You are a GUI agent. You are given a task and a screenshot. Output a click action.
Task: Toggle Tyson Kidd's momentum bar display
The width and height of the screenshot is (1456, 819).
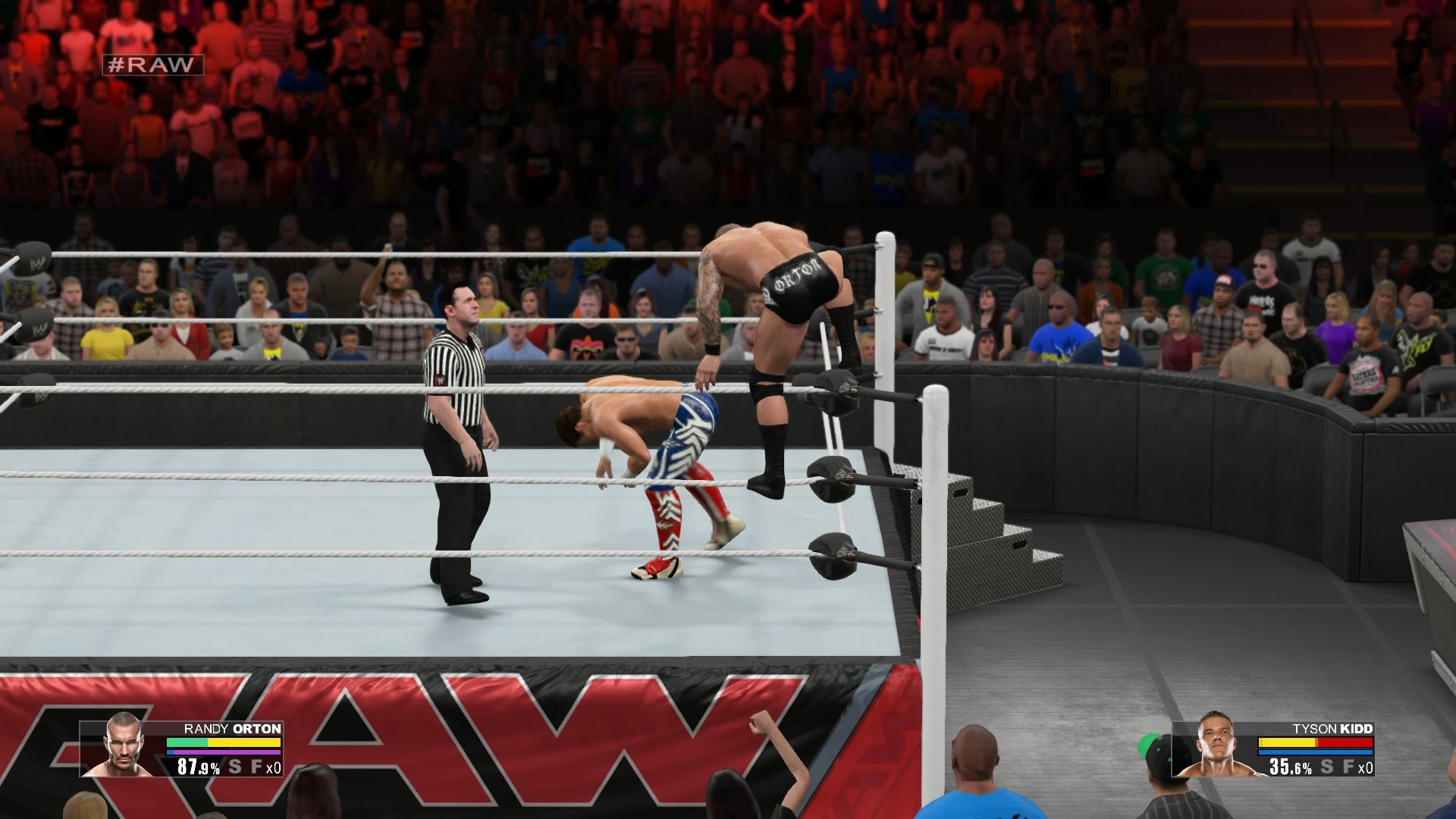coord(1315,752)
